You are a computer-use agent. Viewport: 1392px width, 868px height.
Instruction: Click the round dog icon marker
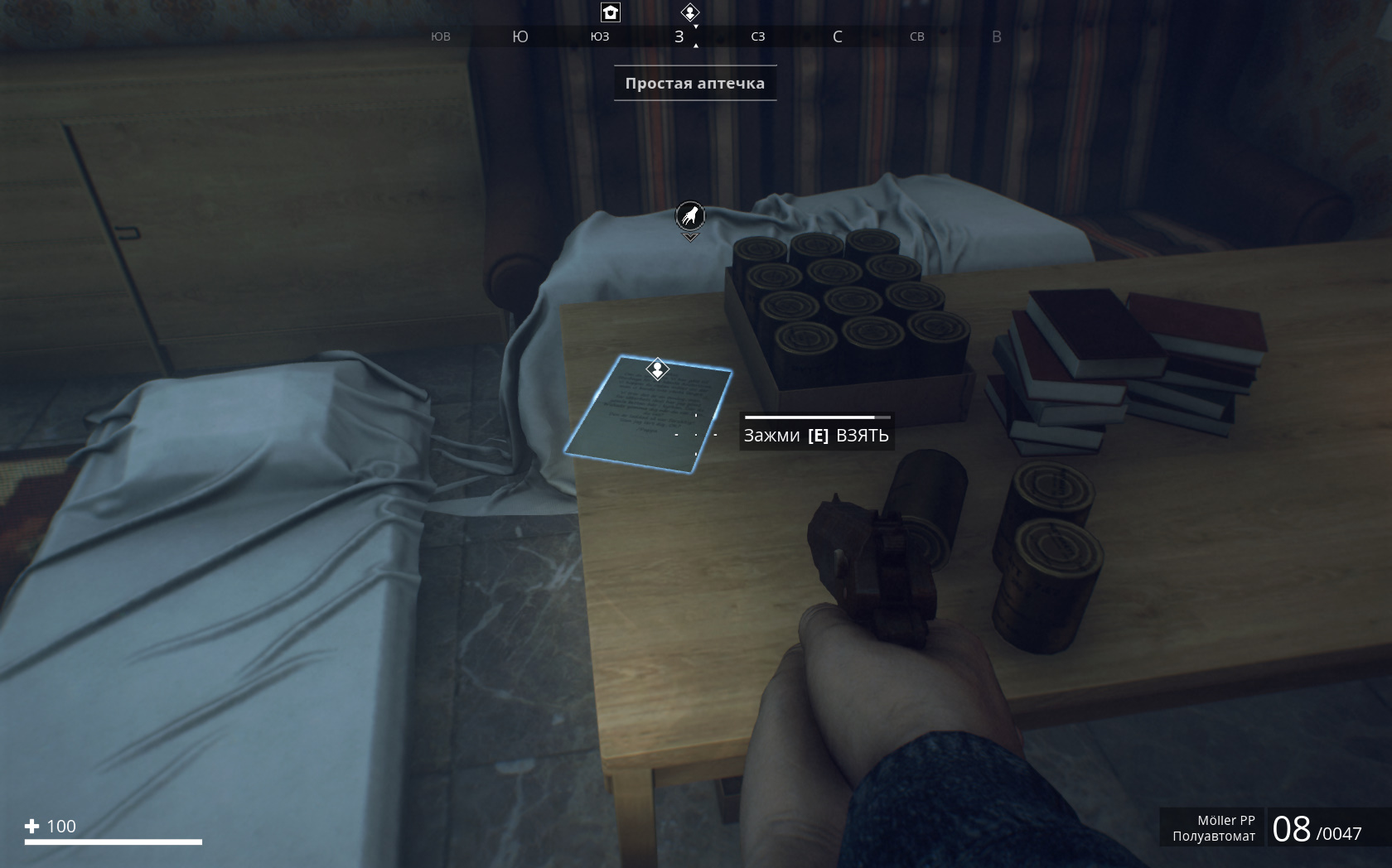pyautogui.click(x=690, y=216)
